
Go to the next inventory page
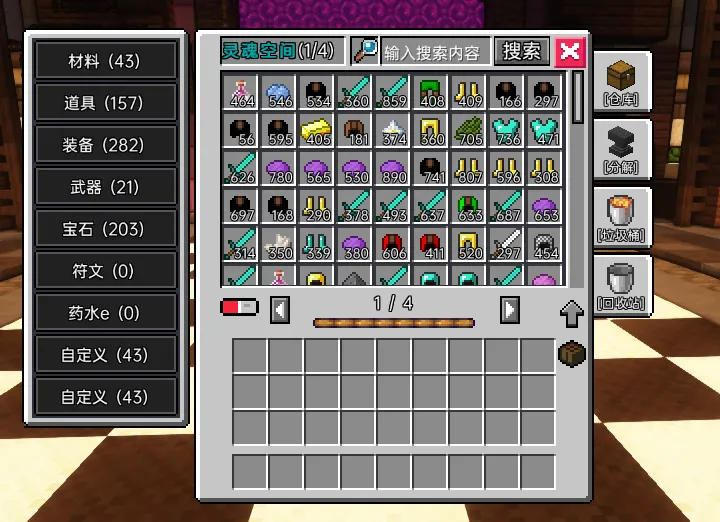tap(509, 310)
